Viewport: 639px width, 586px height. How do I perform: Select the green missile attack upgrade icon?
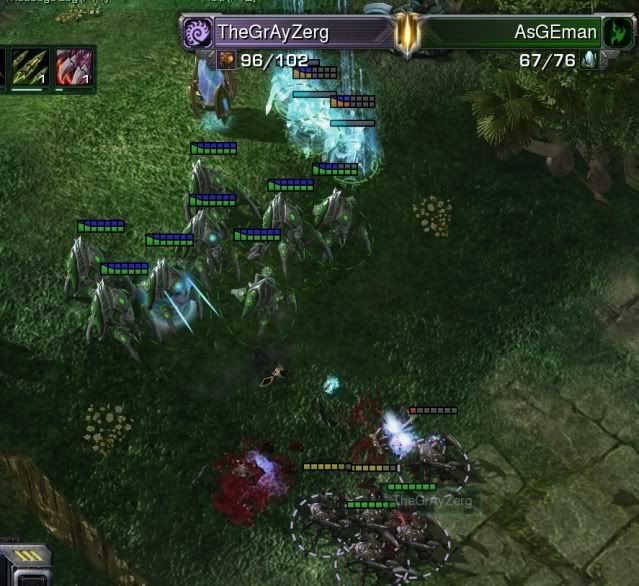pyautogui.click(x=30, y=69)
